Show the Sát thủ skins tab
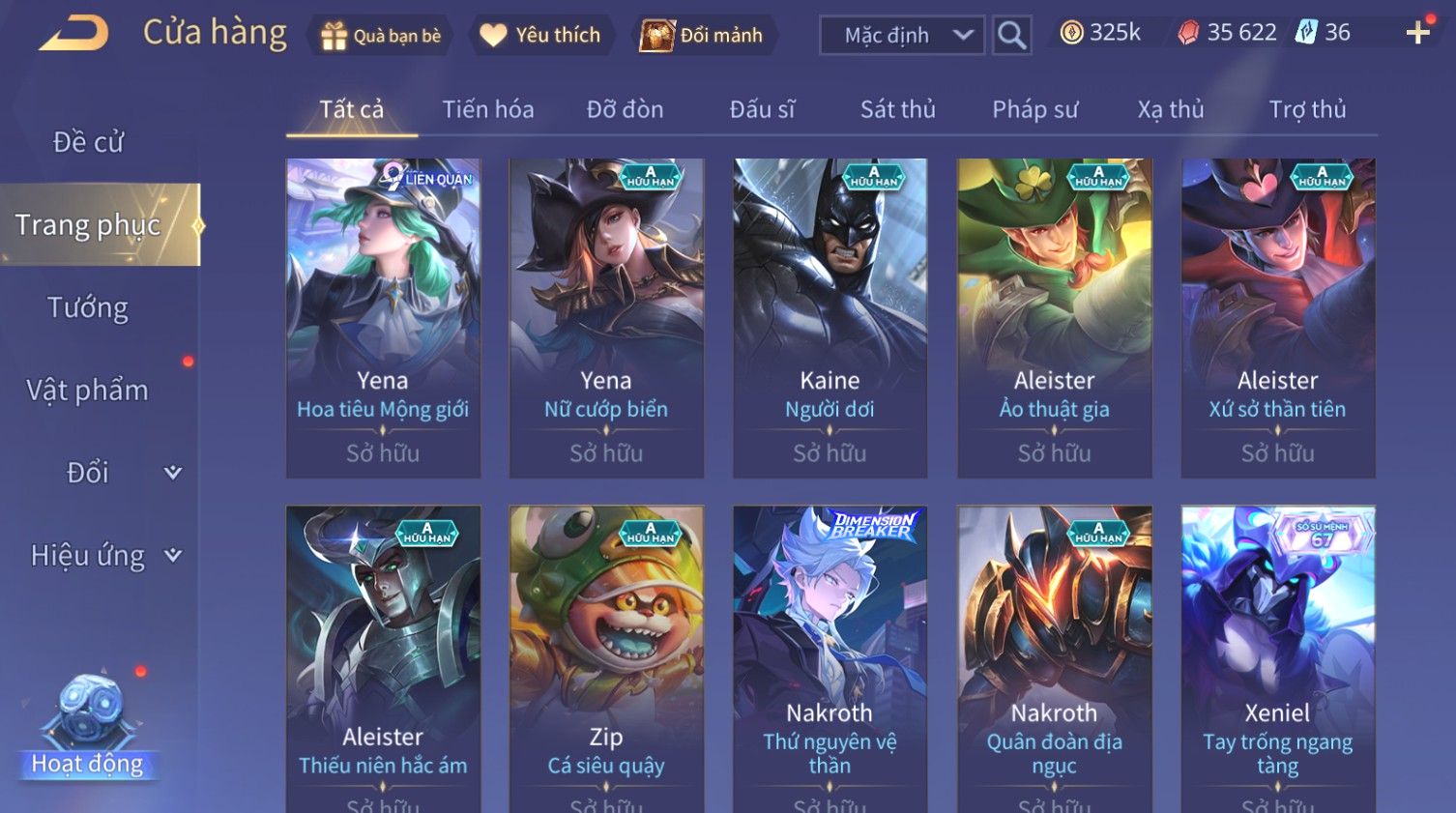 click(897, 109)
